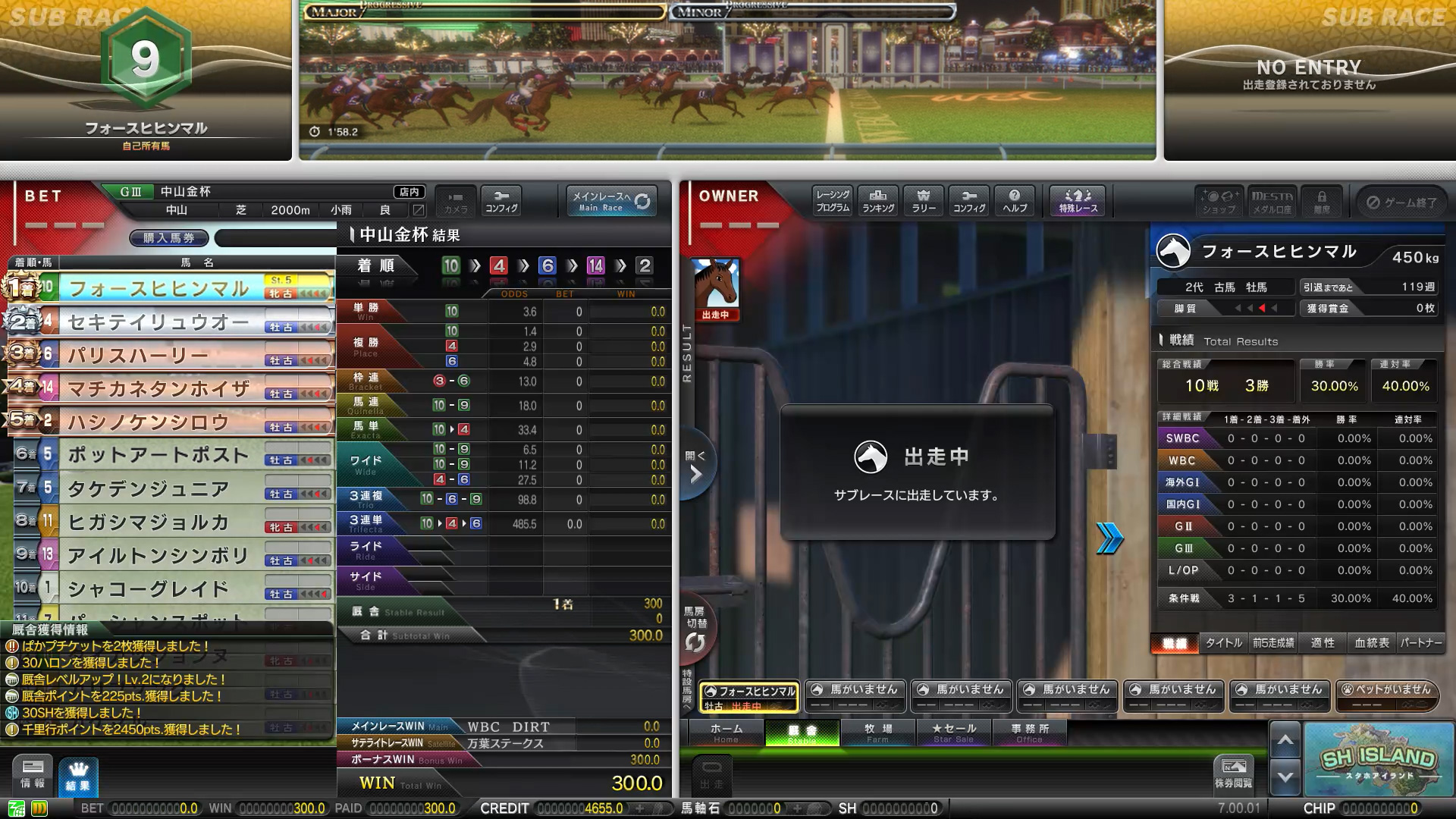The height and width of the screenshot is (819, 1456).
Task: Show the Ranking screen
Action: pos(878,201)
